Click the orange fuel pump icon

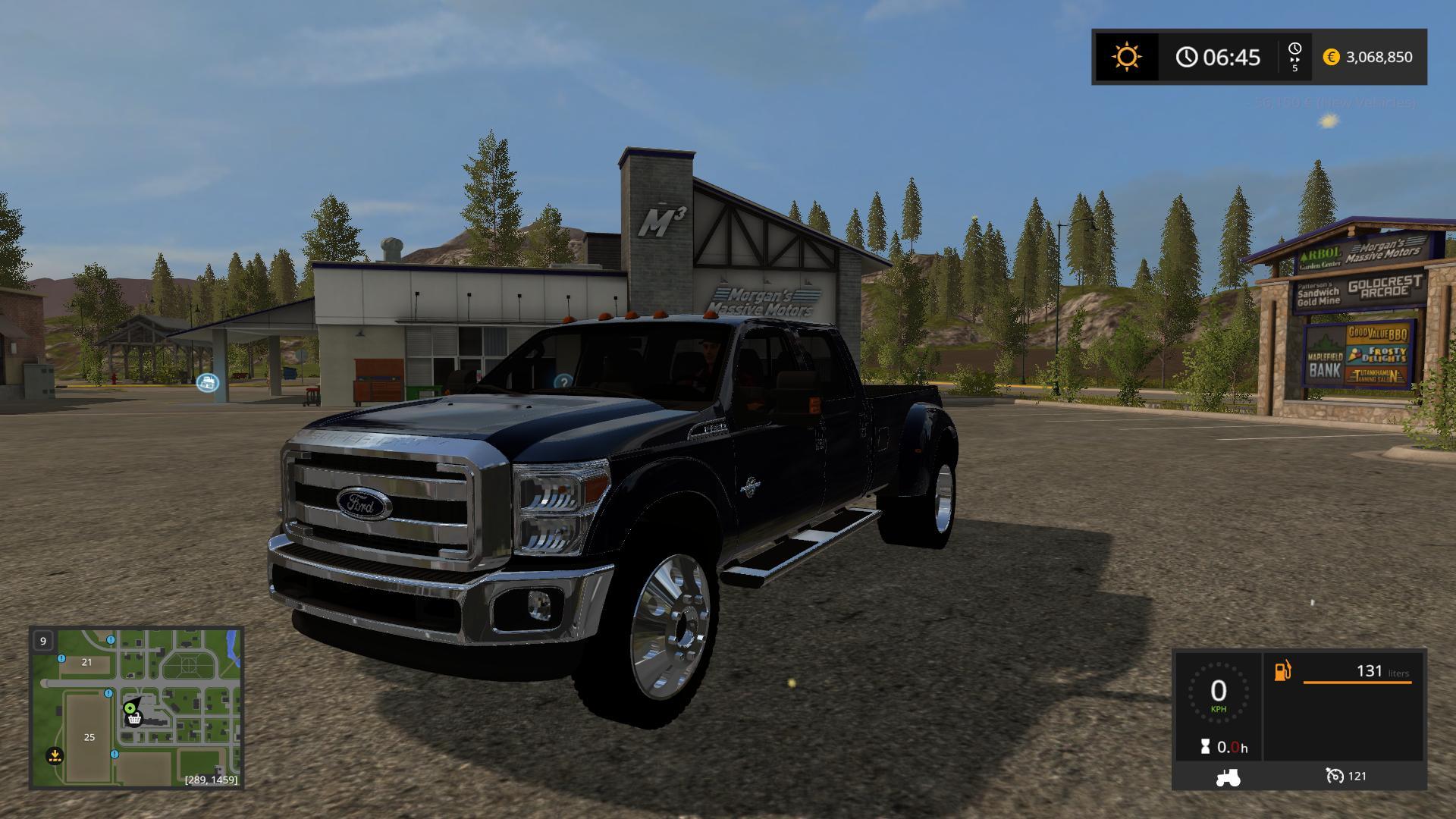1282,671
